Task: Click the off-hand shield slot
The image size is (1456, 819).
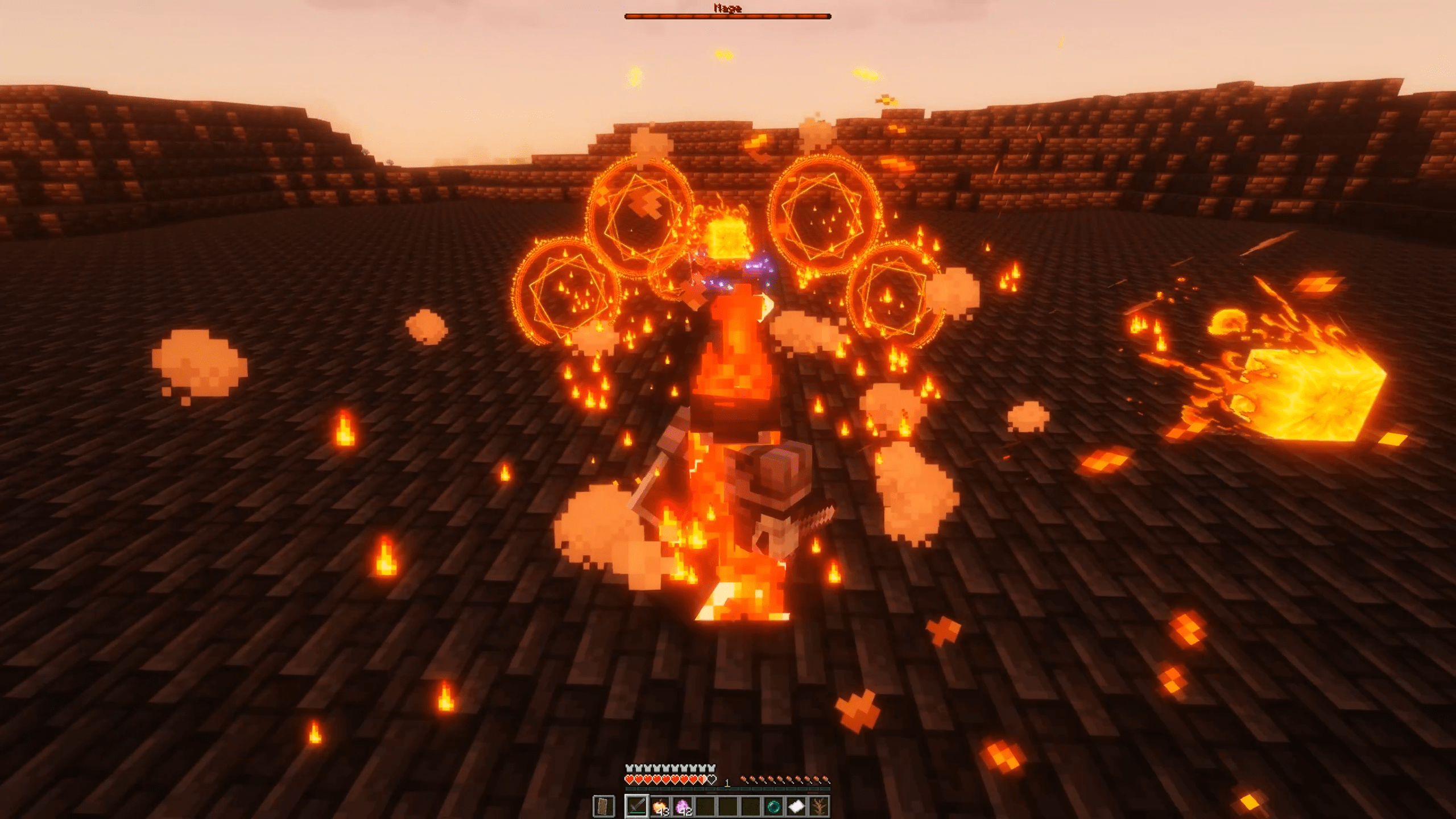Action: (604, 806)
